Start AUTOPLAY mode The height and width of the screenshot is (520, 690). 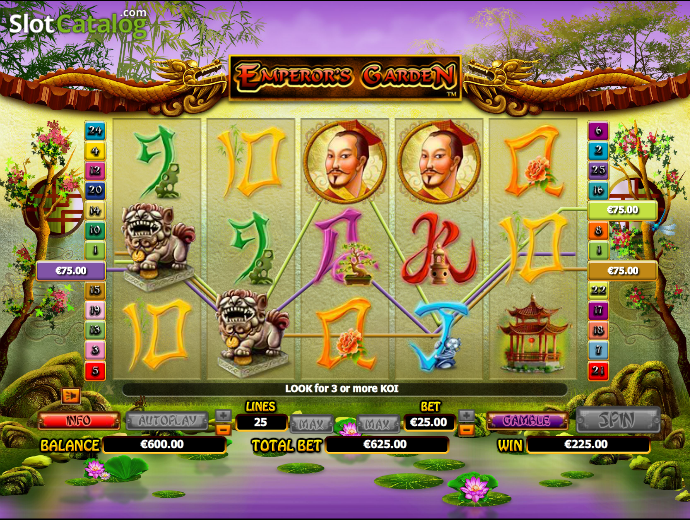point(168,421)
